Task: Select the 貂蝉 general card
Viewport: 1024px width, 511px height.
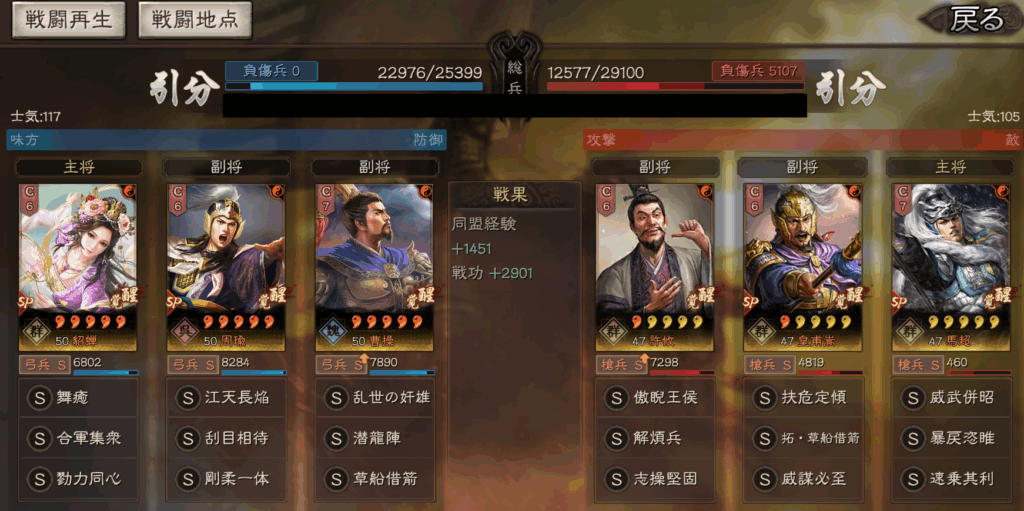Action: 78,266
